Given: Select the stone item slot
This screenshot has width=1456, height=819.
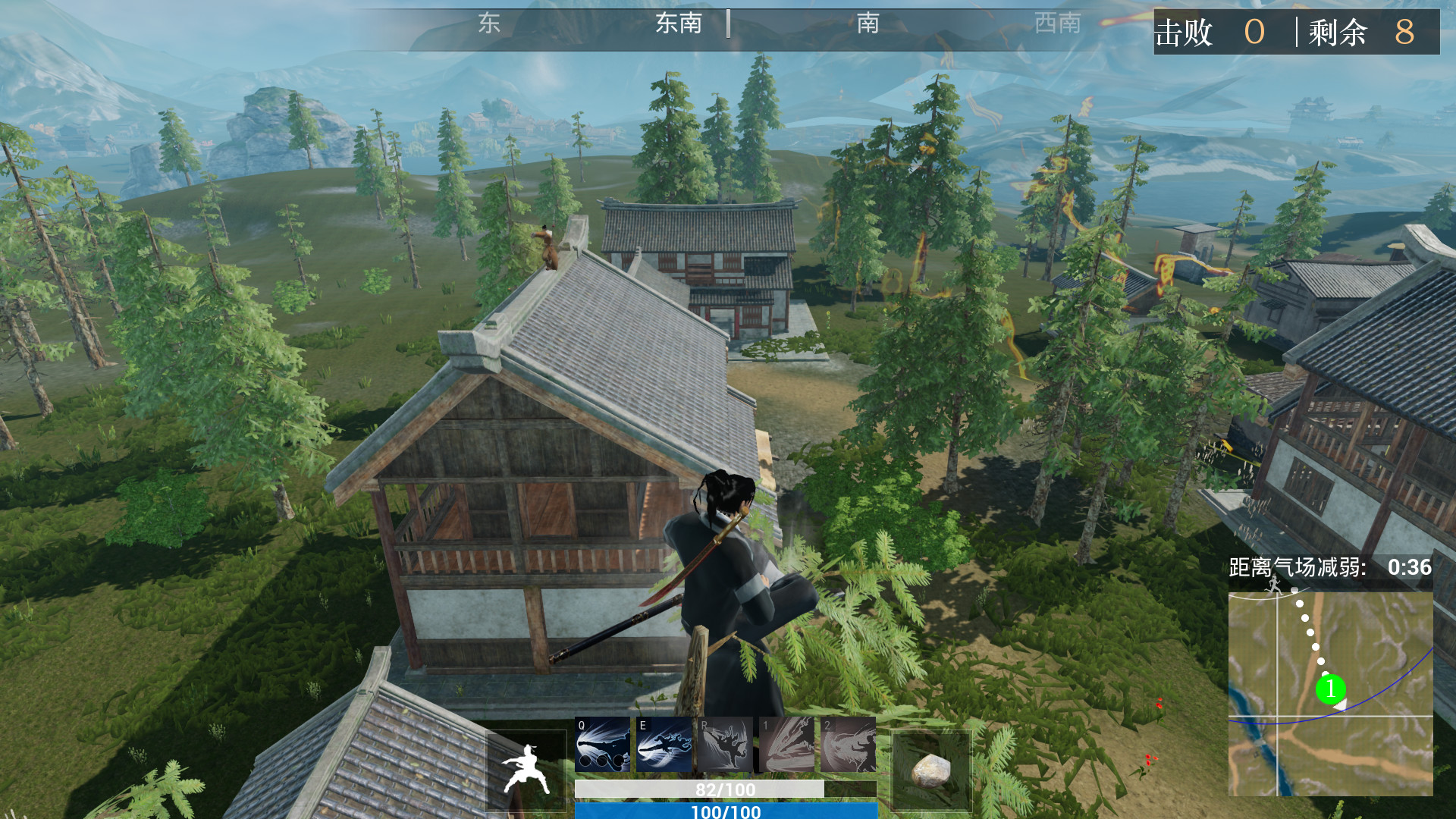Looking at the screenshot, I should click(x=931, y=768).
